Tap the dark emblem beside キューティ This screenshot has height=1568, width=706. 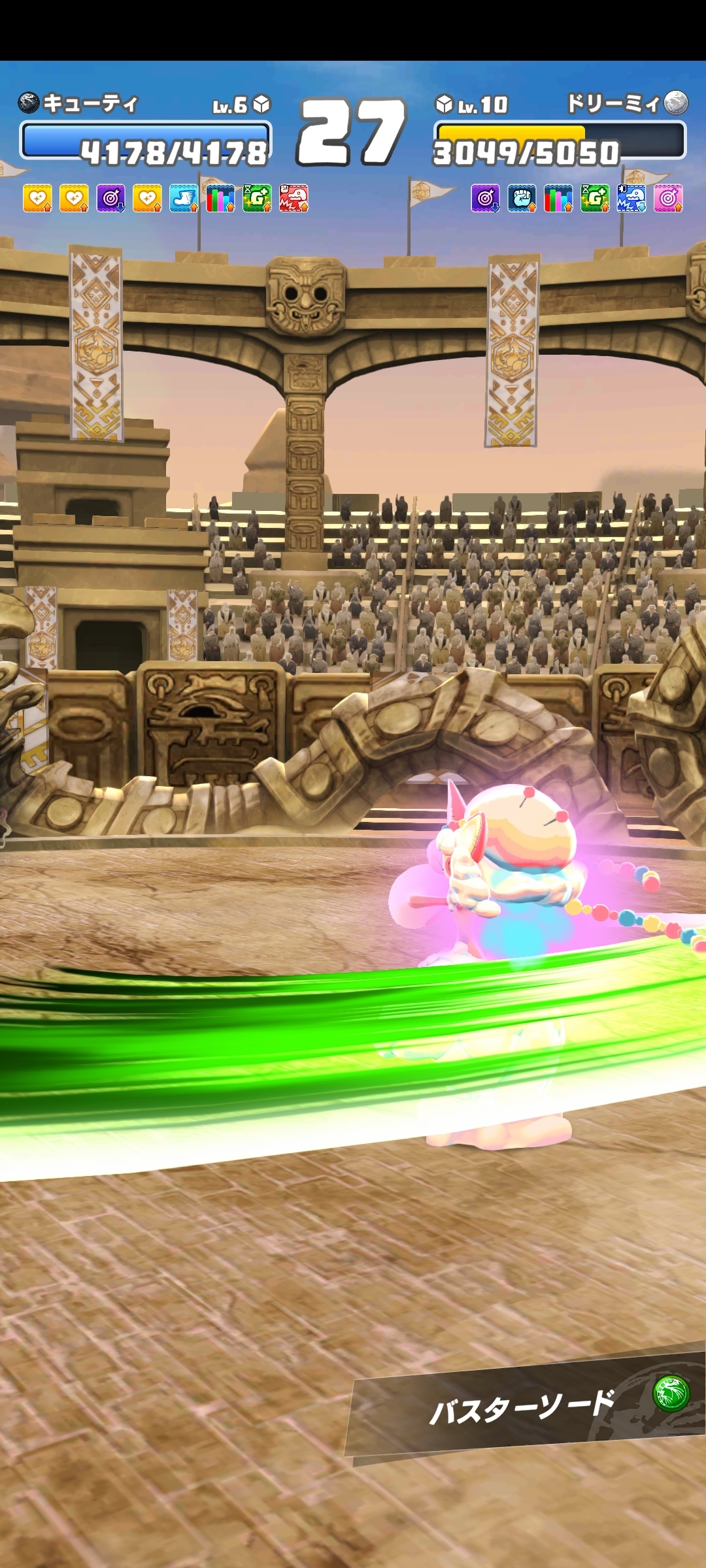[x=29, y=103]
